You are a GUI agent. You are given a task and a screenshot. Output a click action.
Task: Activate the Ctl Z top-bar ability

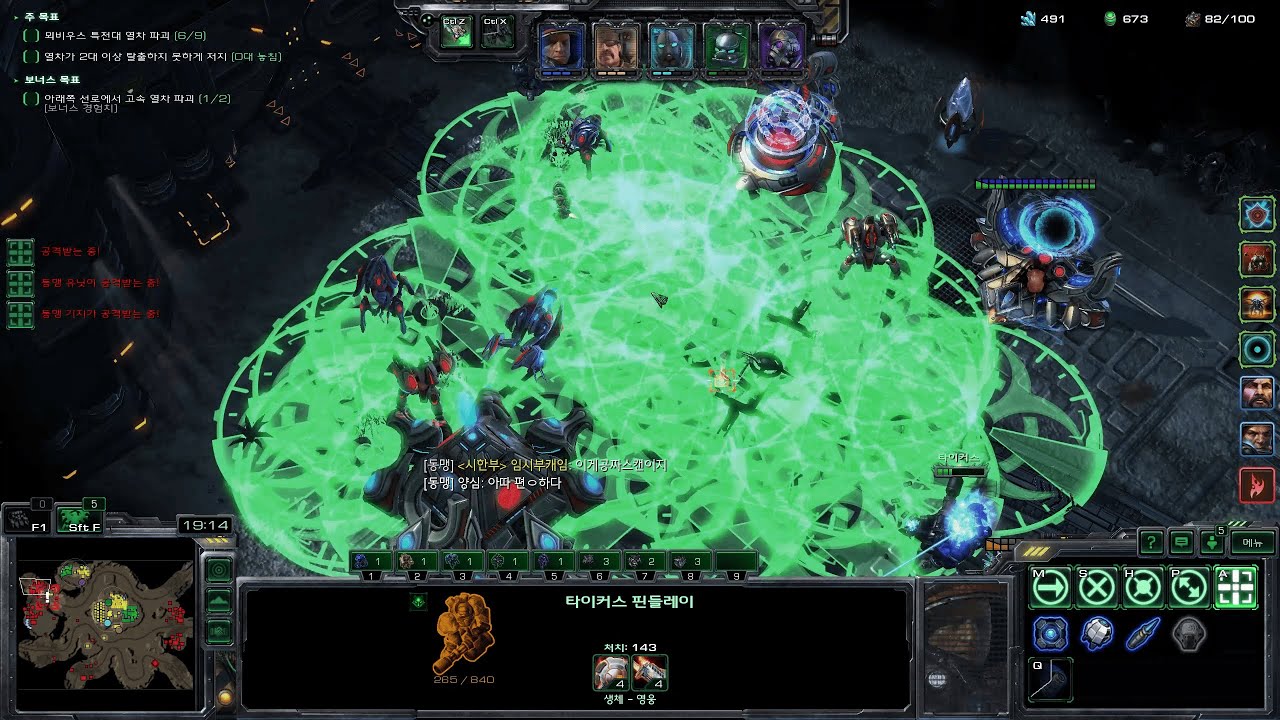[456, 32]
